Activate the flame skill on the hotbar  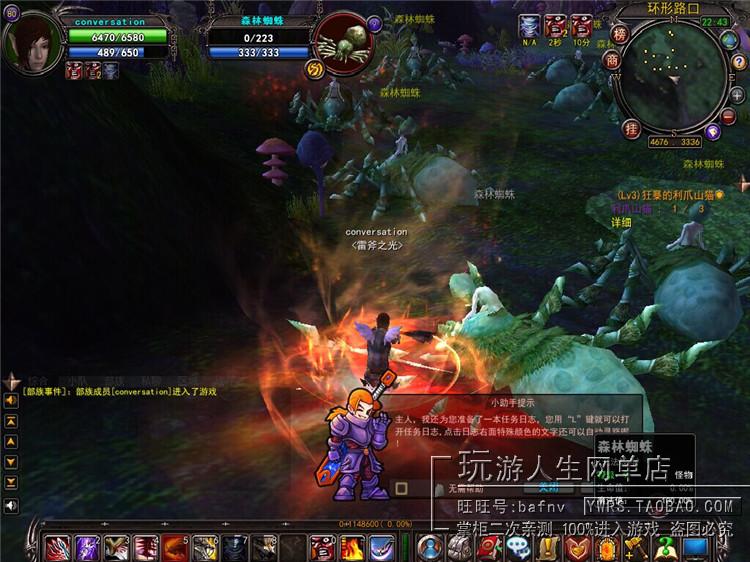pyautogui.click(x=352, y=548)
